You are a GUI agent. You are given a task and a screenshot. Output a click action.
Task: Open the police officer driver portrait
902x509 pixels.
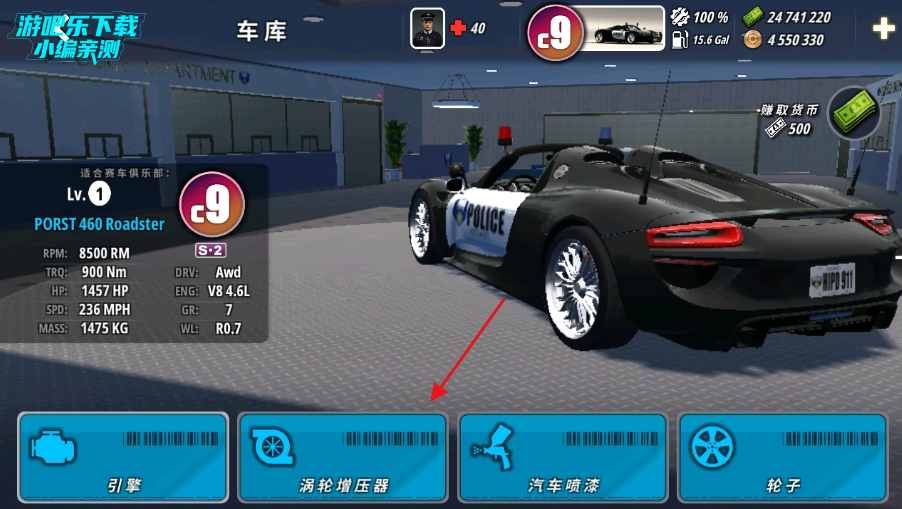point(427,28)
